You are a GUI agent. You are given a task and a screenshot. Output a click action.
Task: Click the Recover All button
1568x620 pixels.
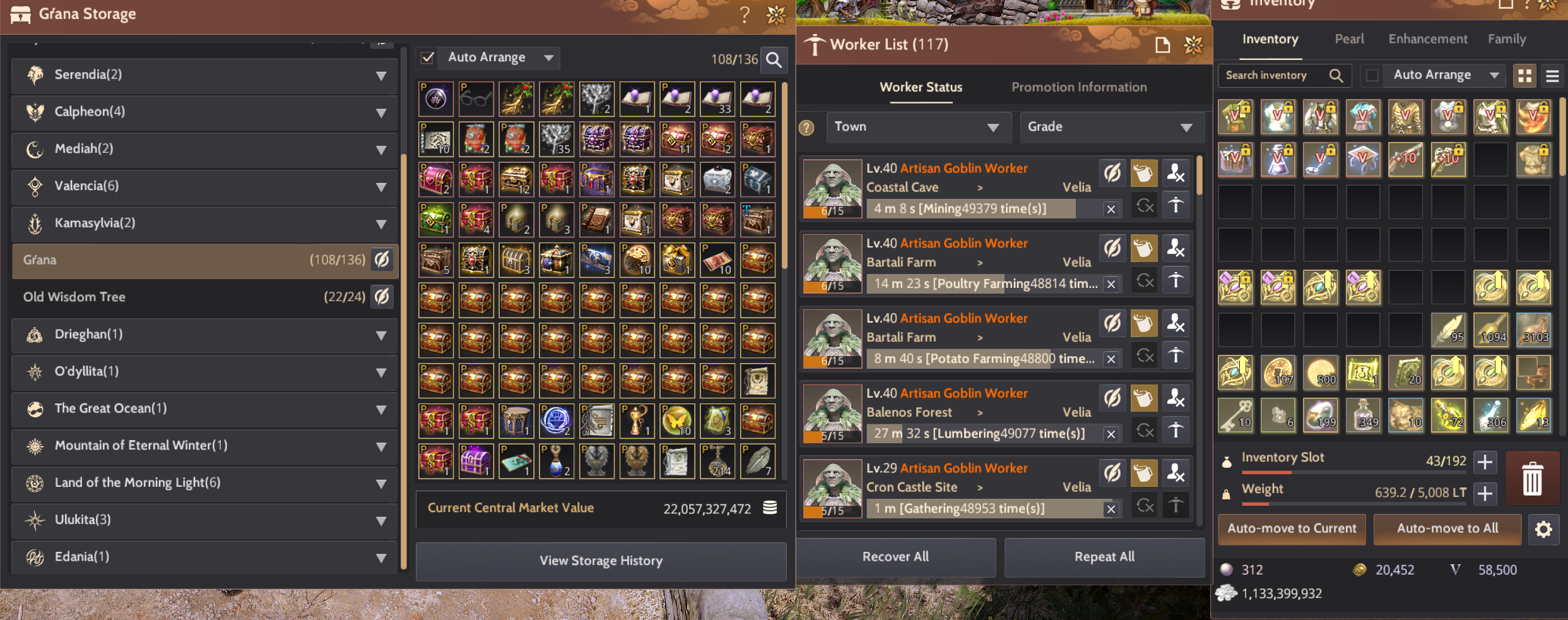pos(895,557)
